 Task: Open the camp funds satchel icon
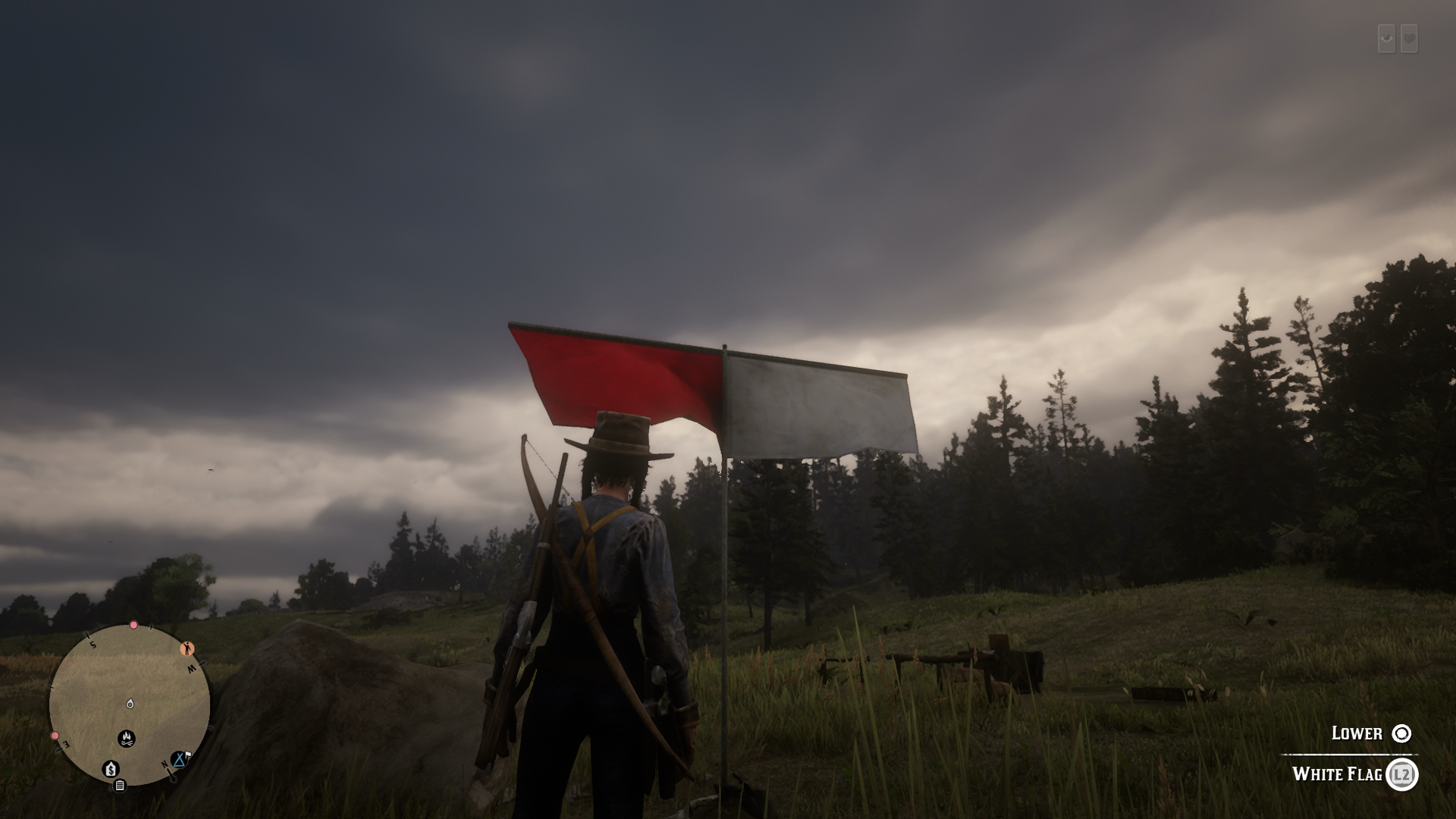click(x=111, y=769)
